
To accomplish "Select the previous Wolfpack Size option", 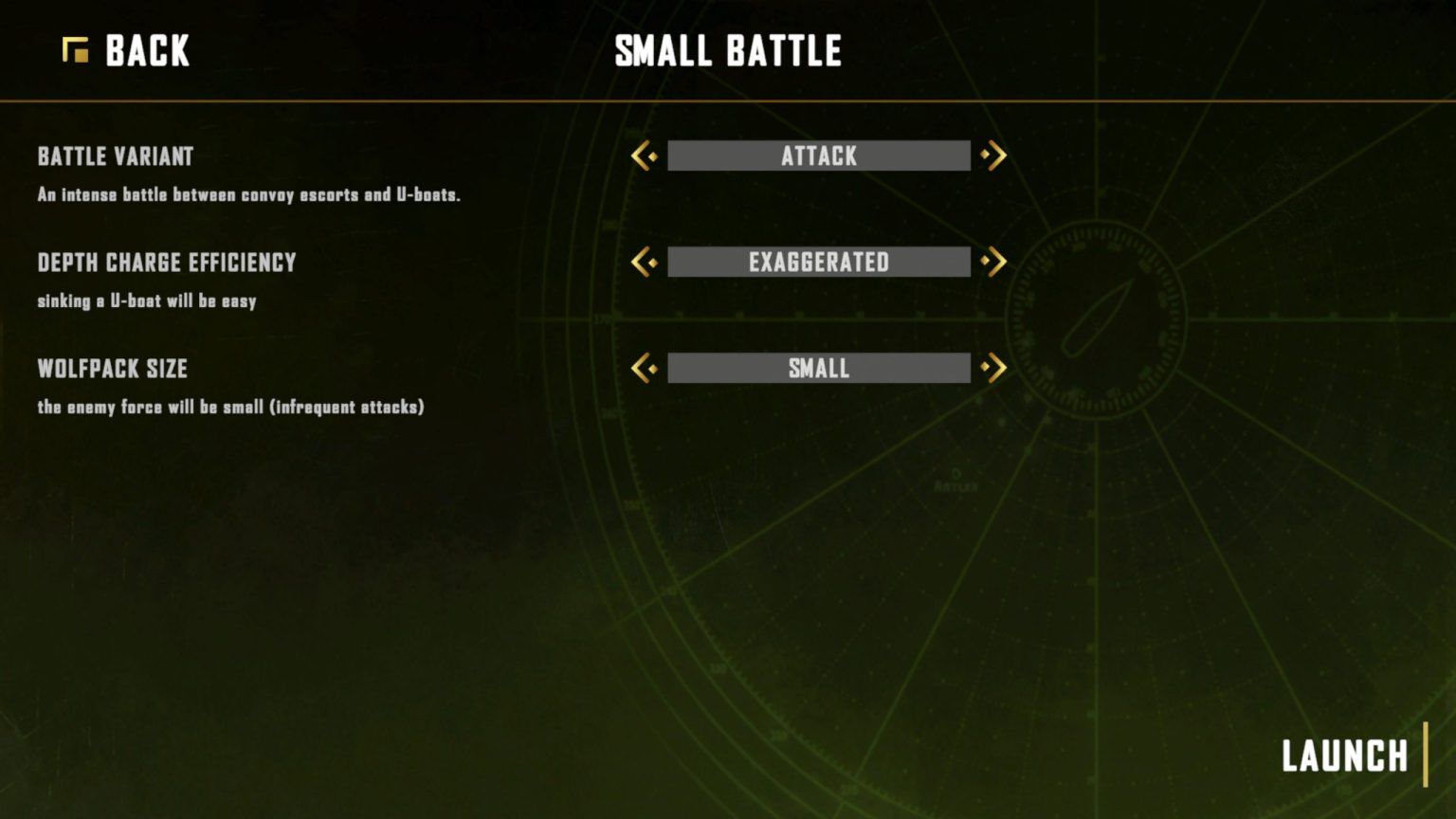I will pyautogui.click(x=645, y=368).
